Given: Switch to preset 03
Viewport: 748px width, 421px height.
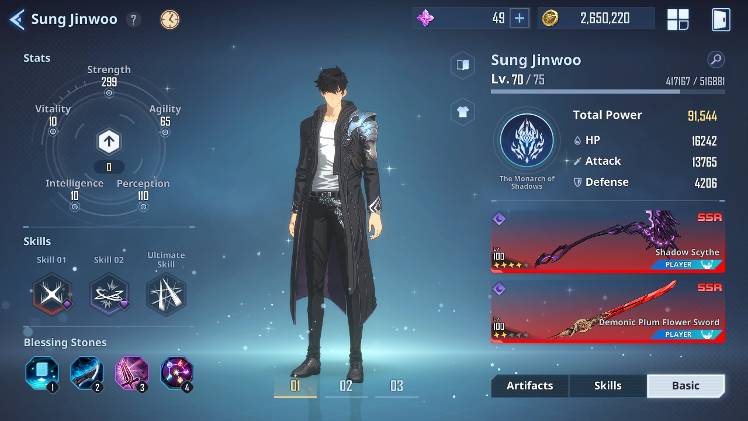Looking at the screenshot, I should (x=397, y=386).
